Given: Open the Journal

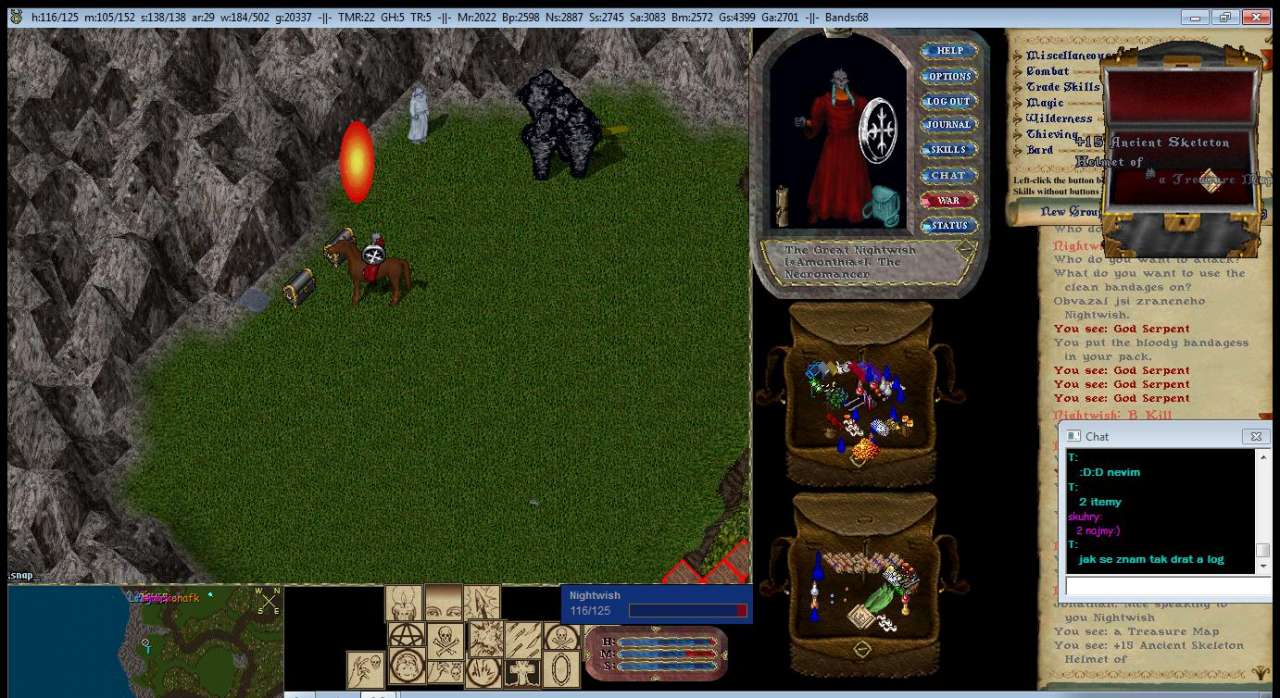Looking at the screenshot, I should click(x=948, y=125).
